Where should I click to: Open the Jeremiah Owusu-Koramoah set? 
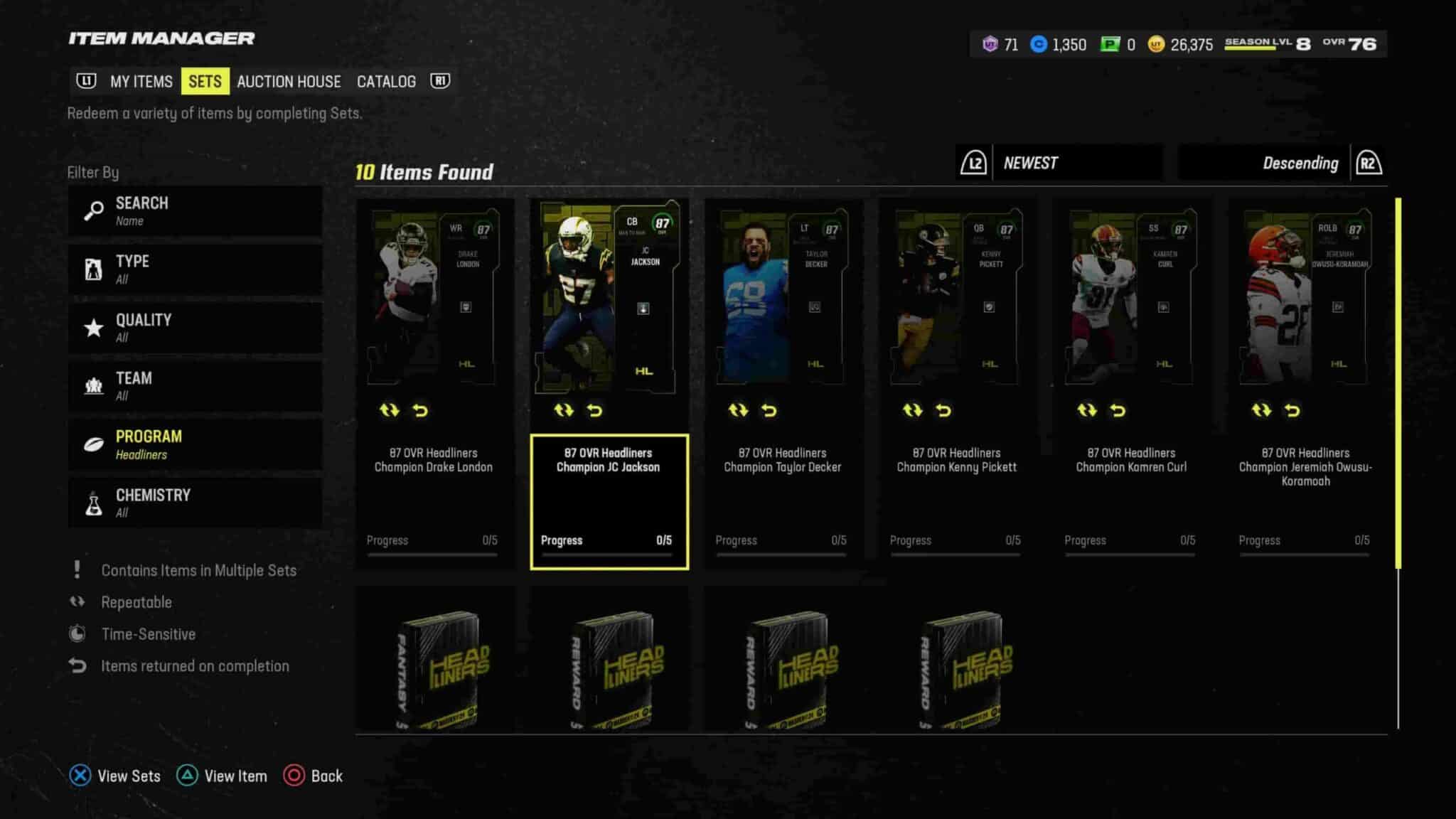click(x=1305, y=384)
